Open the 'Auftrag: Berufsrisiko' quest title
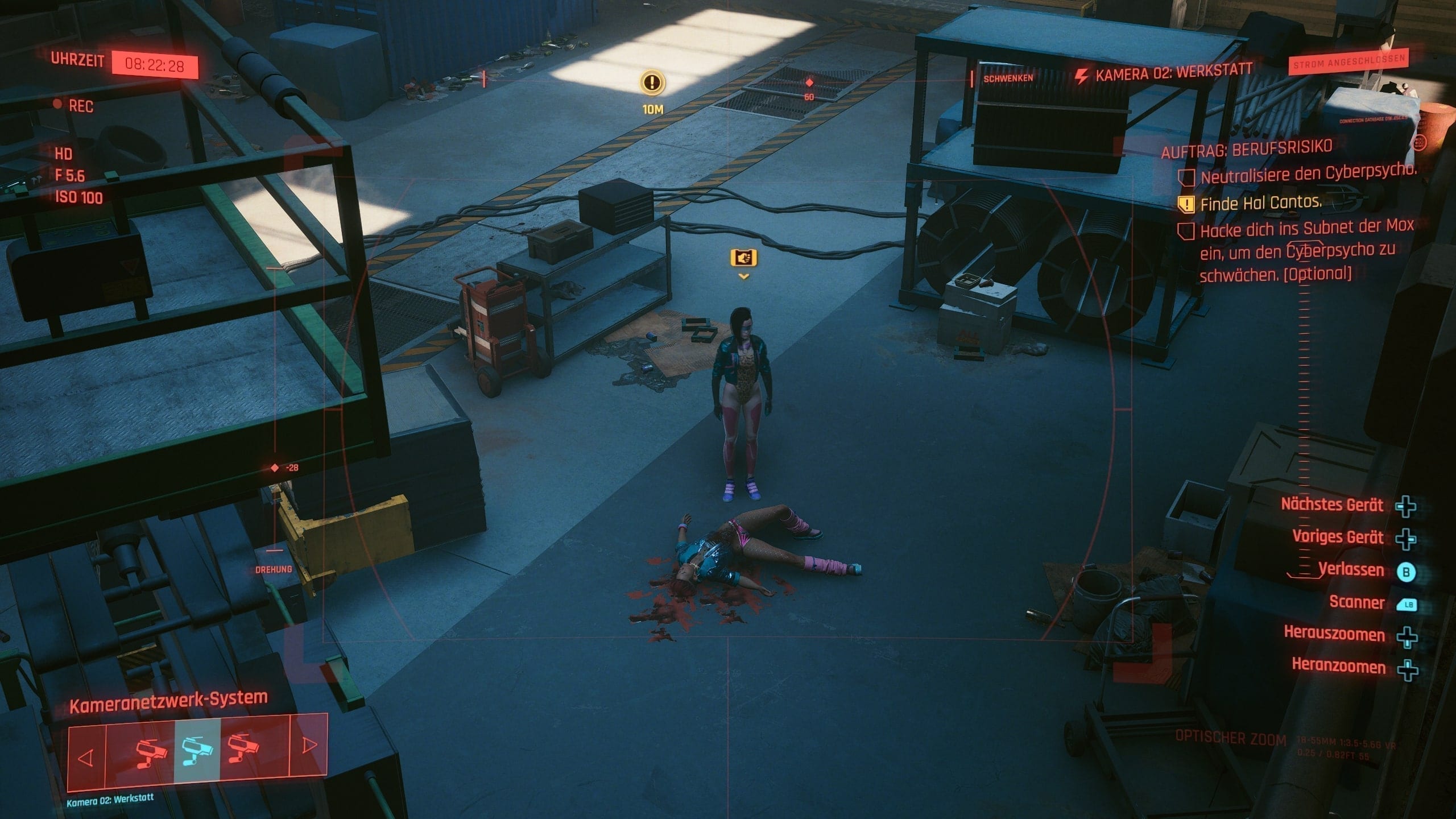The width and height of the screenshot is (1456, 819). tap(1246, 148)
